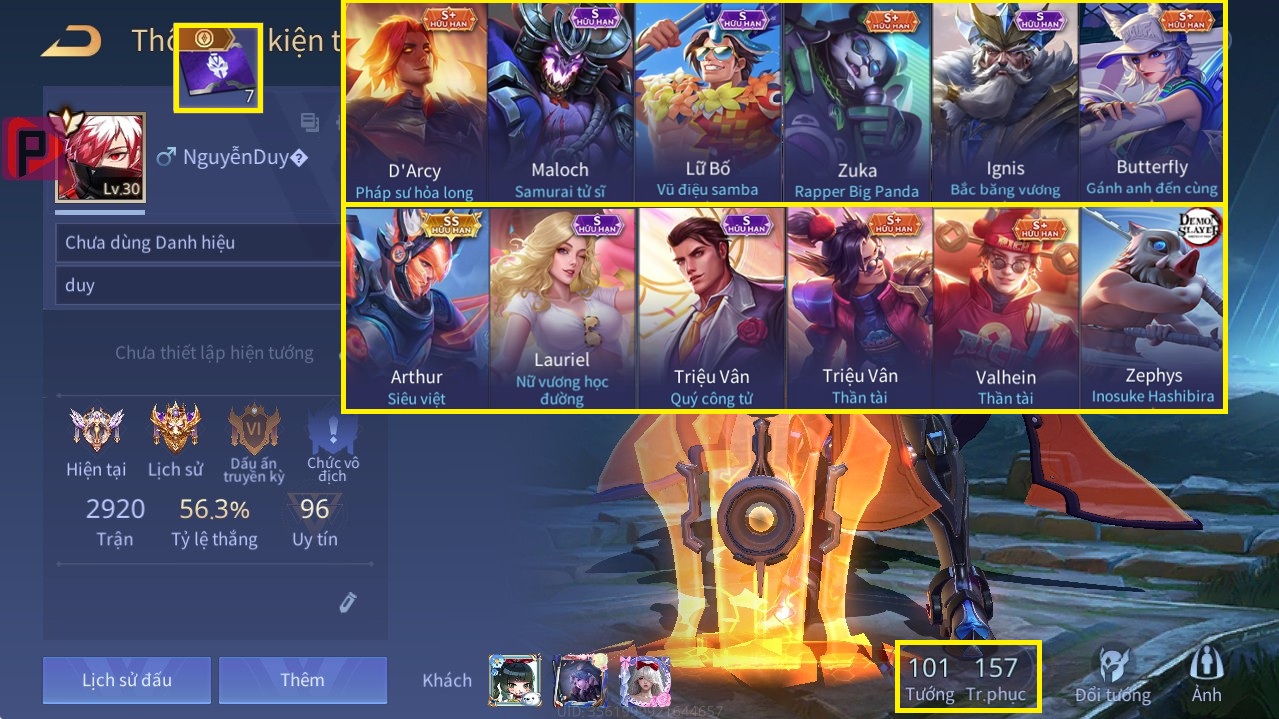Image resolution: width=1279 pixels, height=719 pixels.
Task: Open the Đổi tướng hero swap icon
Action: pos(1112,676)
